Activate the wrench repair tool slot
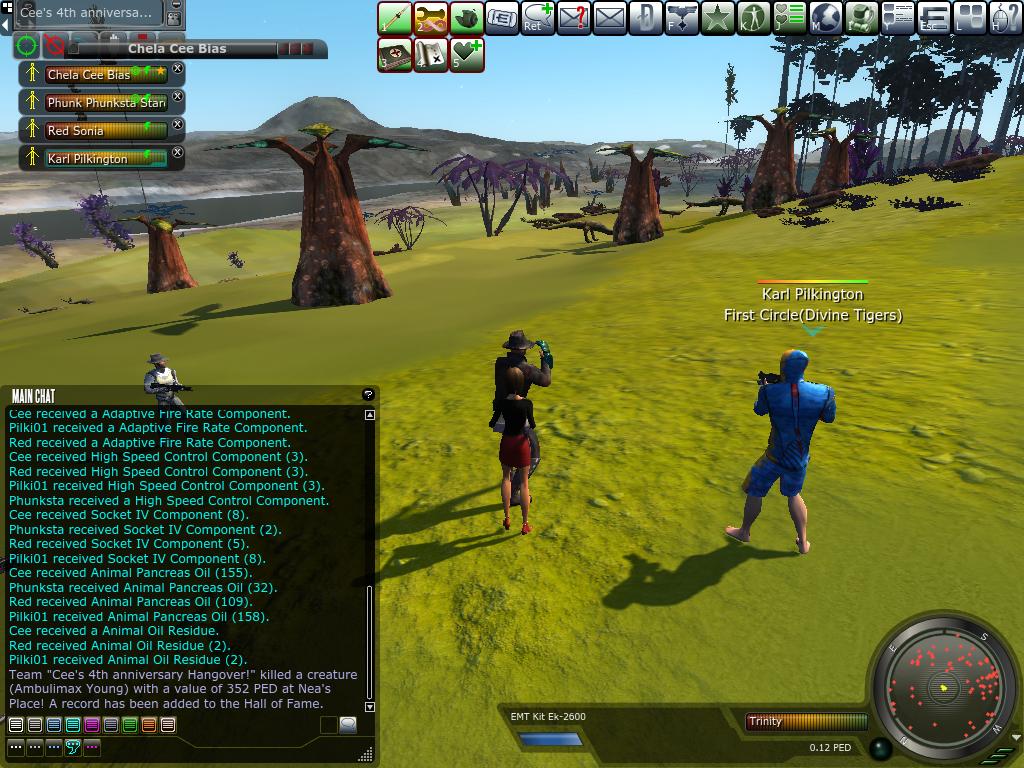Image resolution: width=1024 pixels, height=768 pixels. point(431,19)
